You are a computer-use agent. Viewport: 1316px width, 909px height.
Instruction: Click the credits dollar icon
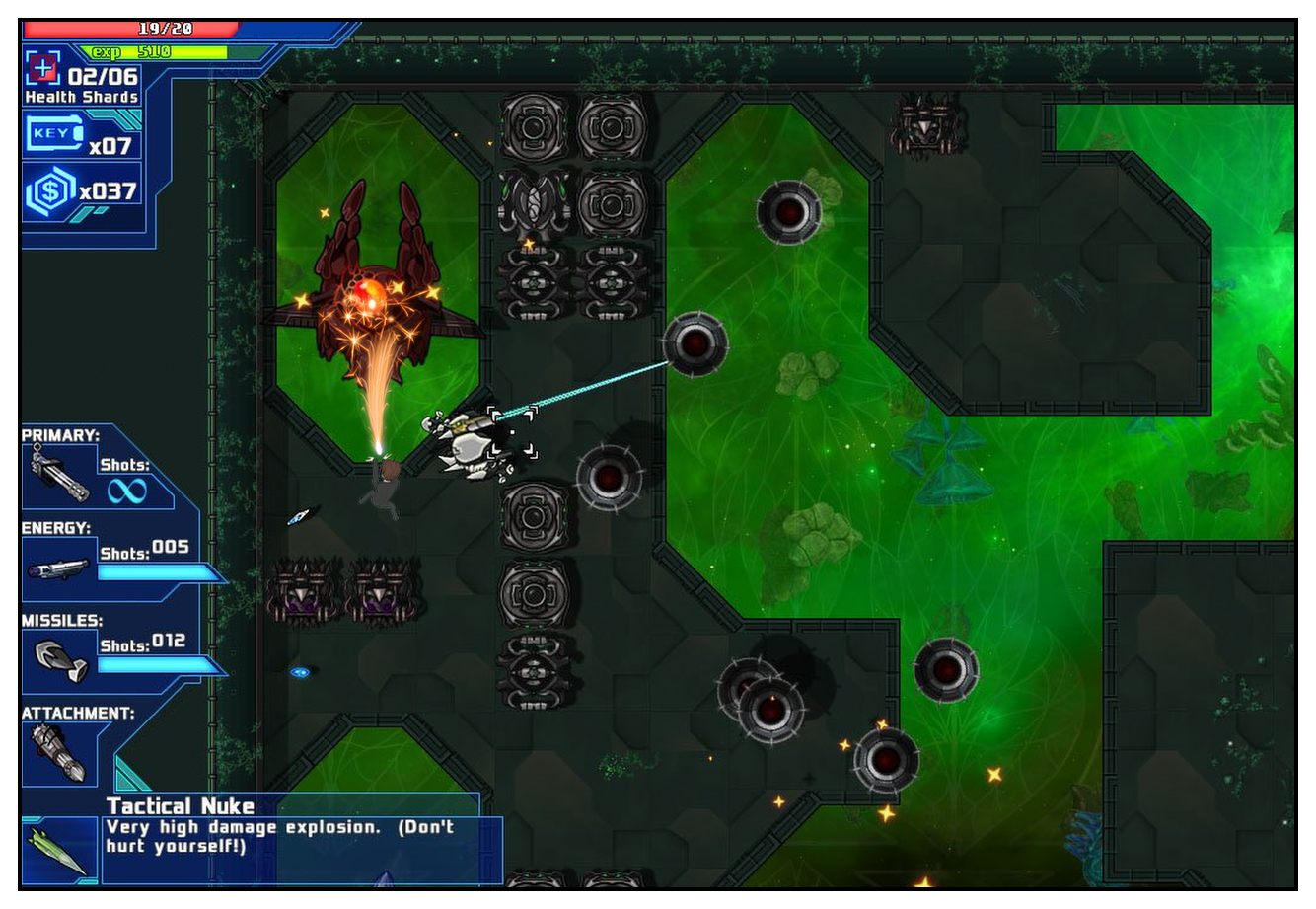[x=50, y=191]
